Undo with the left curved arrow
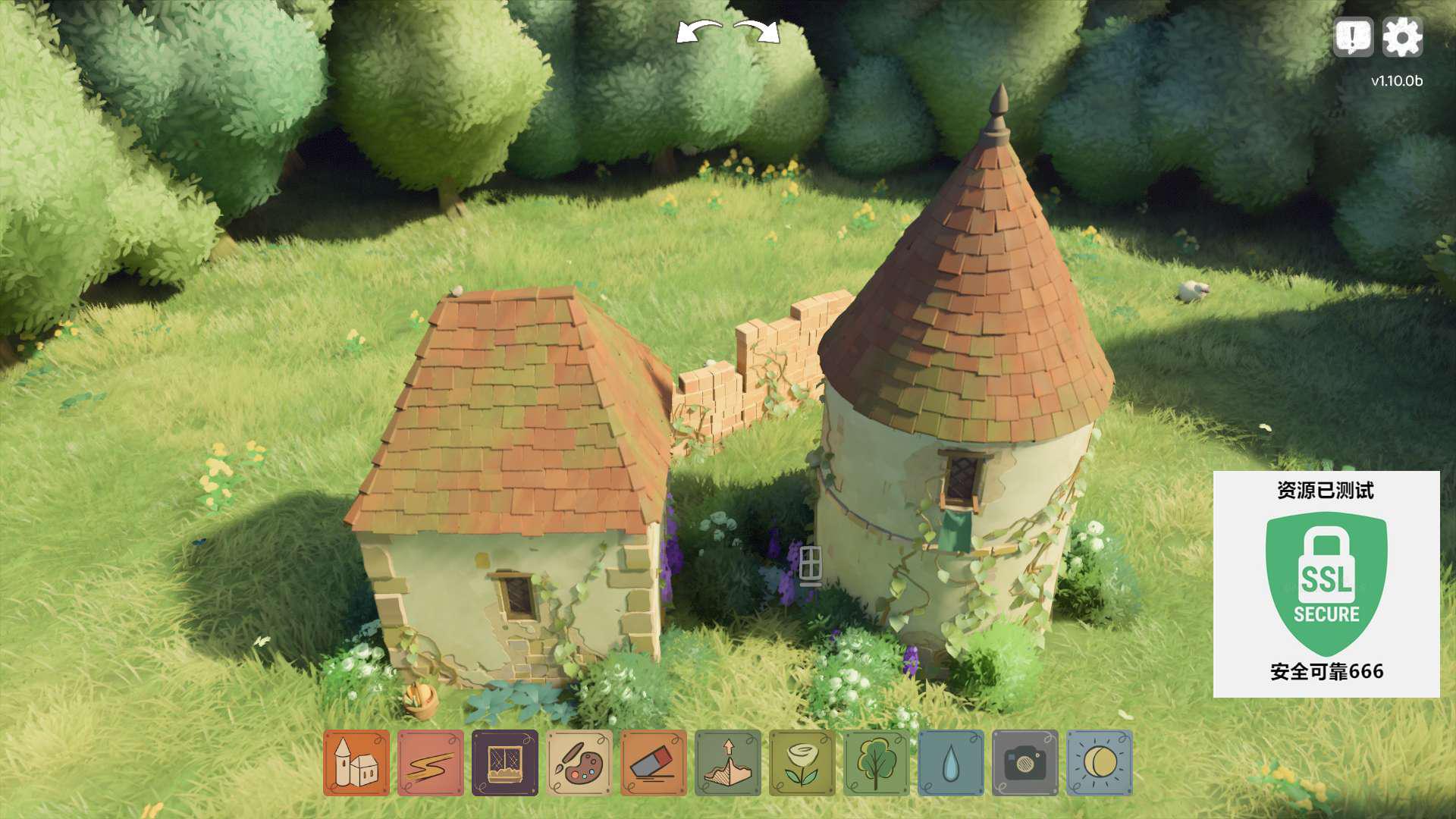 [699, 33]
